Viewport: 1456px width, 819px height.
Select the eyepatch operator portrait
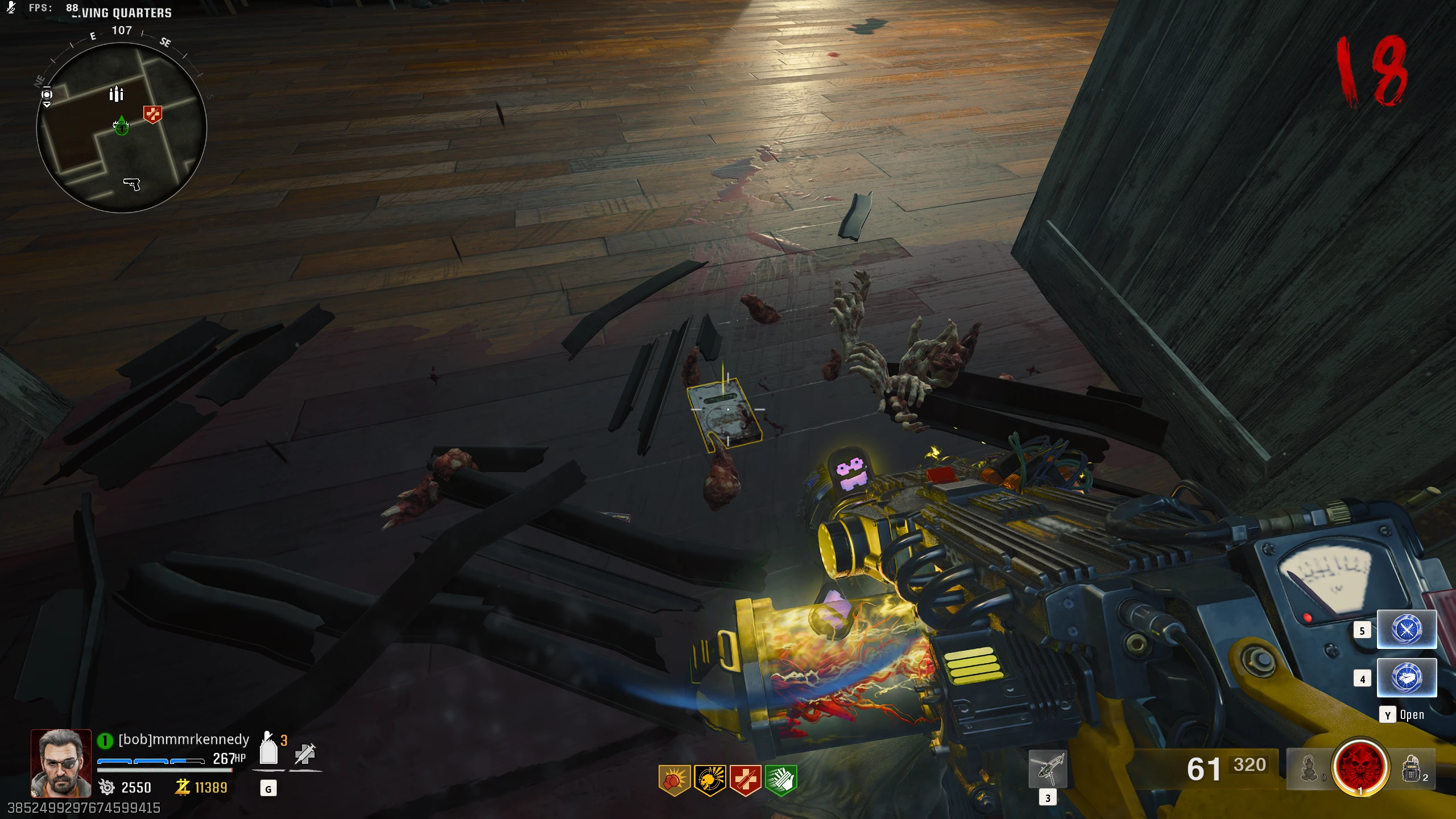coord(61,763)
